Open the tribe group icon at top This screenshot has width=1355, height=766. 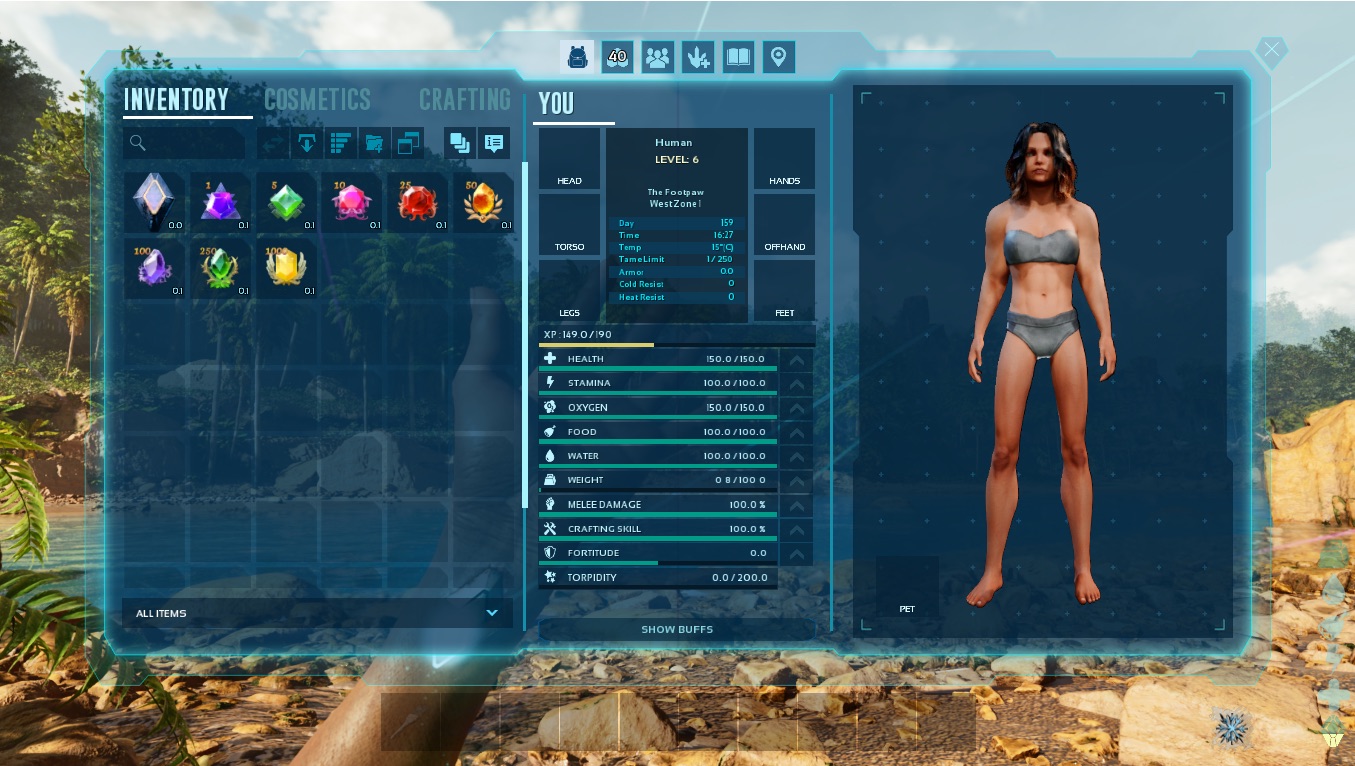point(657,57)
